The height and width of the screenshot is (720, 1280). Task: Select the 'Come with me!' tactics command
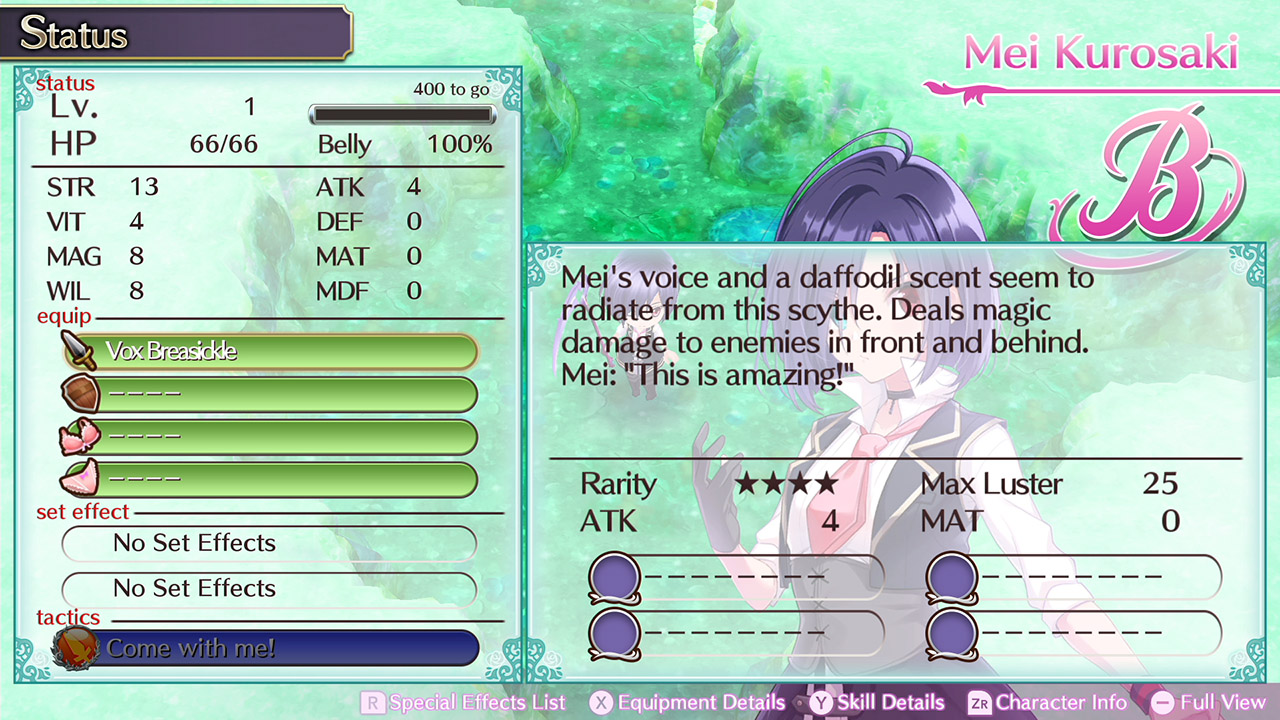click(196, 648)
